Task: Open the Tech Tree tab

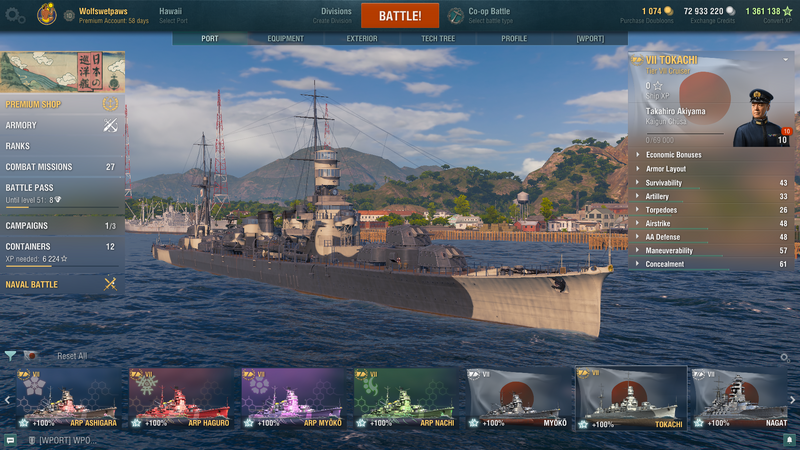Action: click(x=439, y=39)
